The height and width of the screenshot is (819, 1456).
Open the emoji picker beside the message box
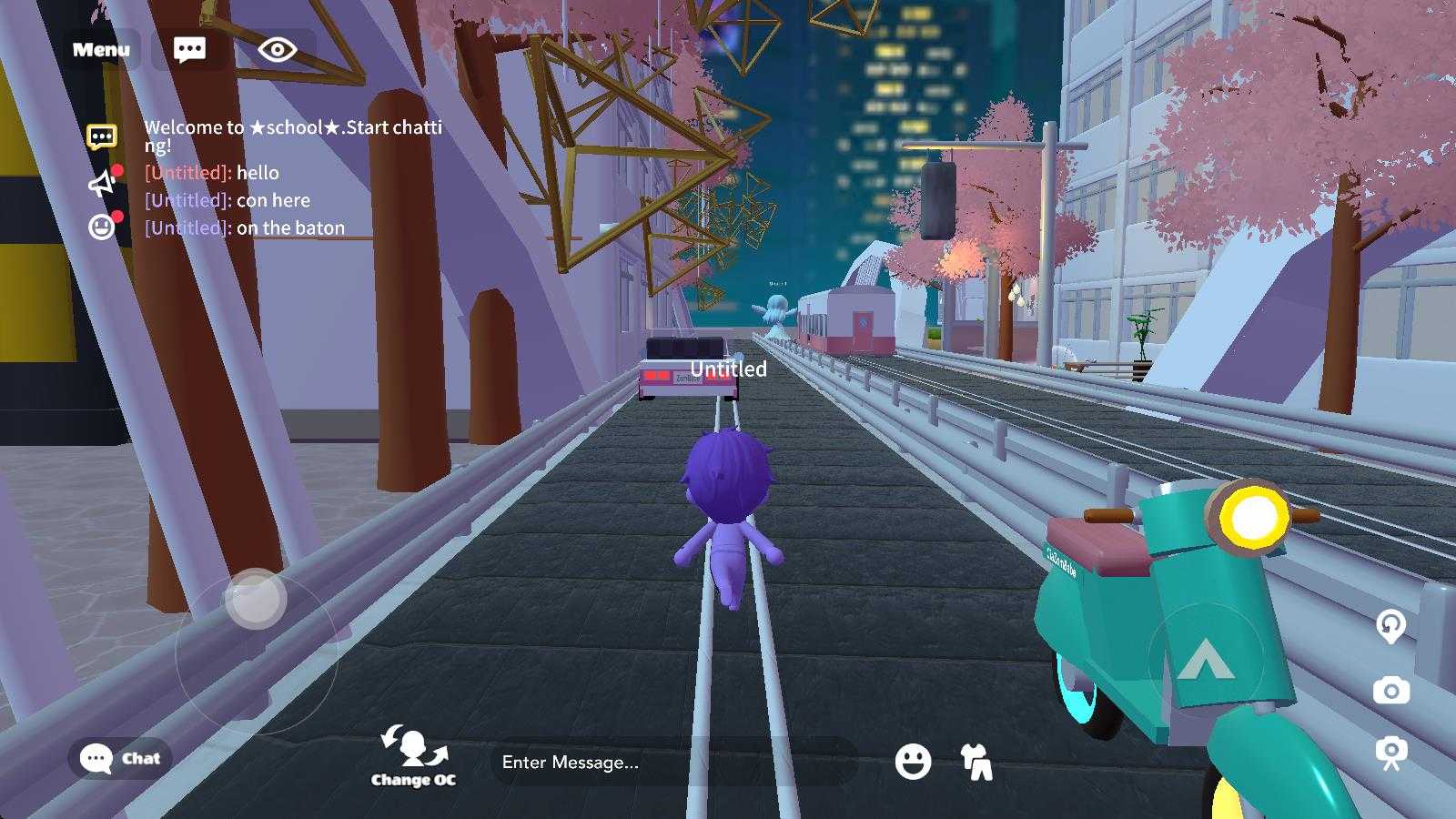coord(913,762)
